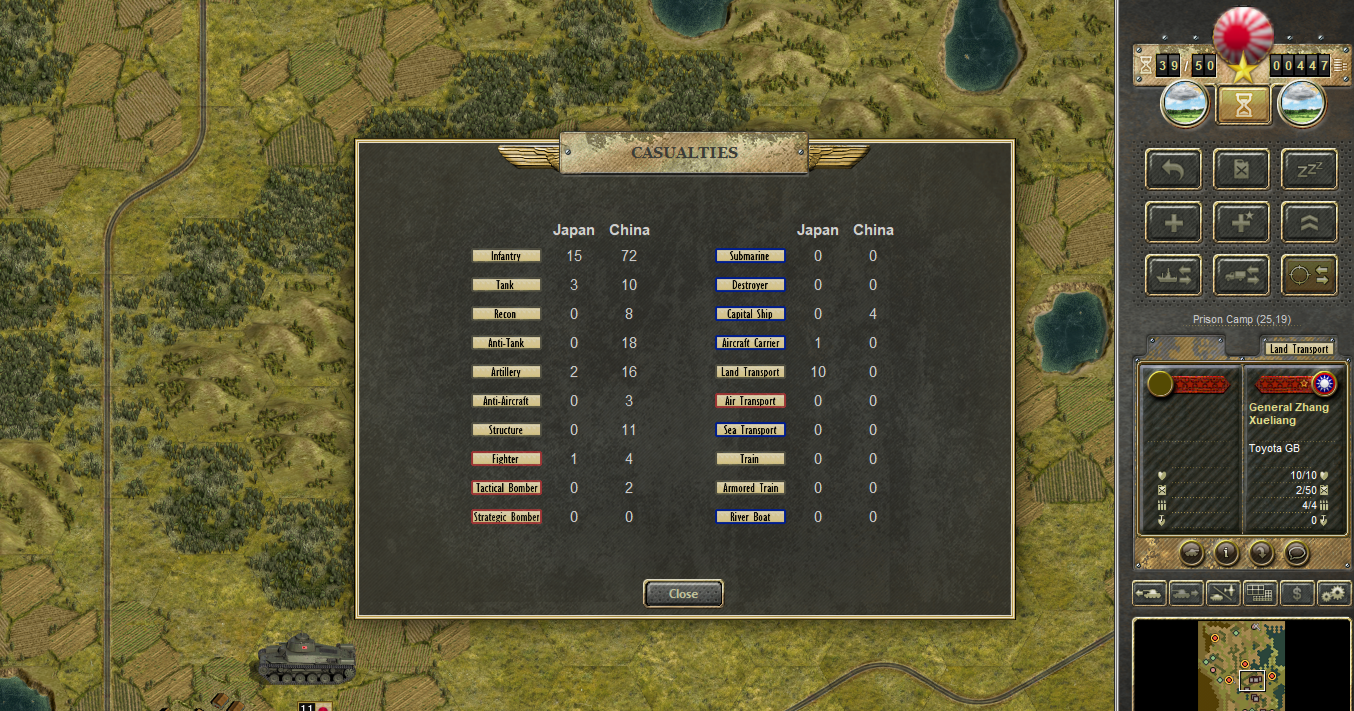The width and height of the screenshot is (1354, 711).
Task: Open the grid table panel button
Action: pyautogui.click(x=1260, y=593)
